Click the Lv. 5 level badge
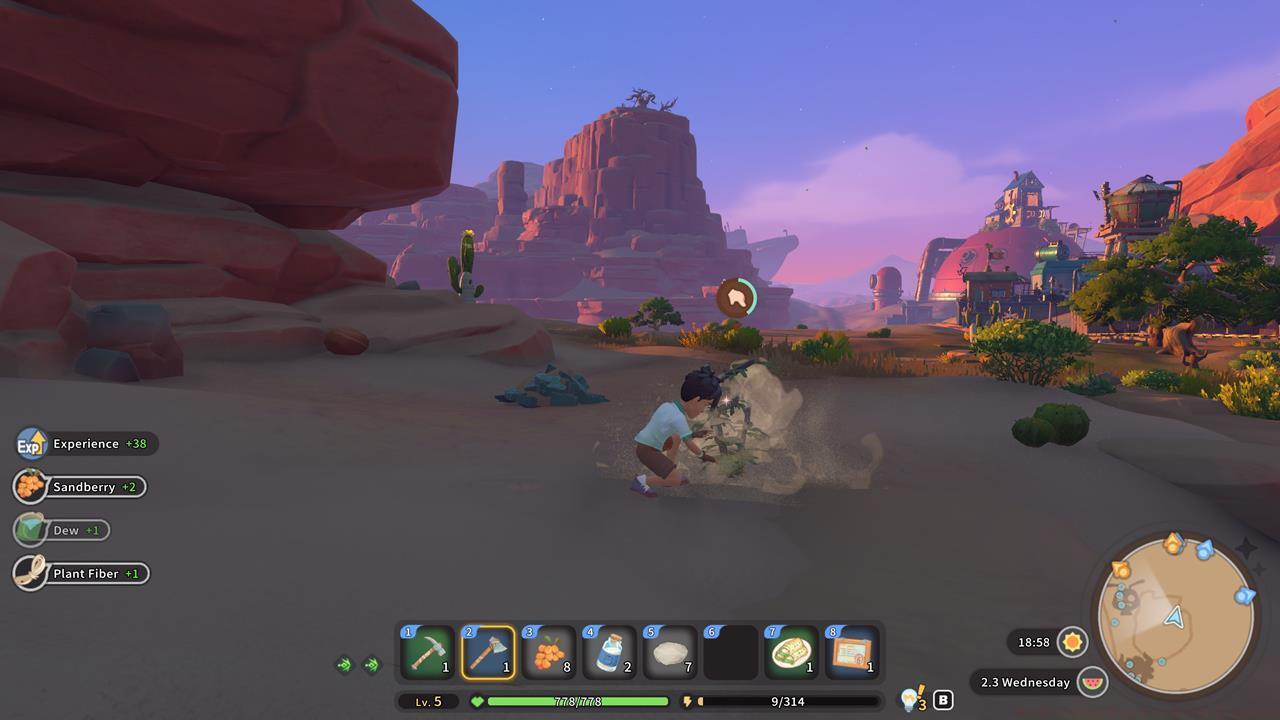The image size is (1280, 720). point(430,701)
